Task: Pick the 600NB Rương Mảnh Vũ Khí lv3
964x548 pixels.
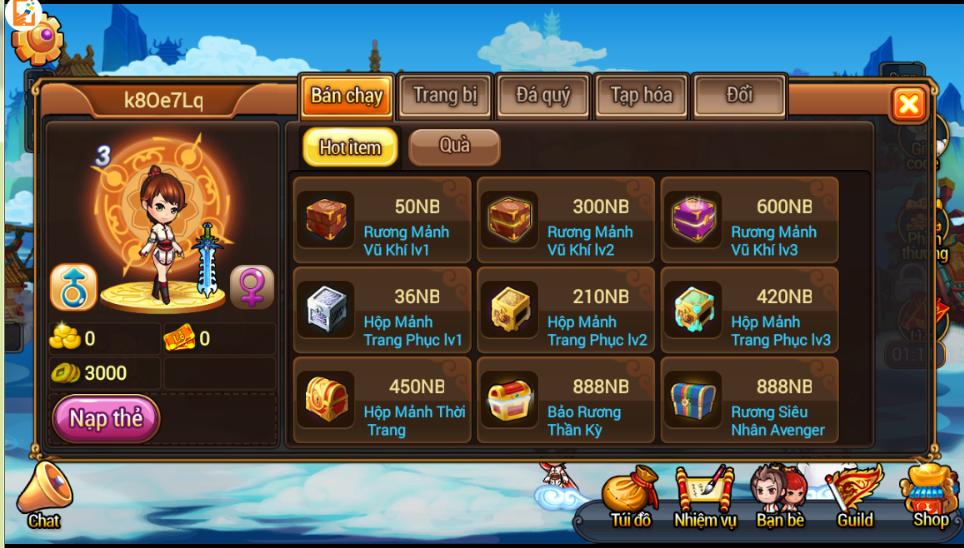Action: coord(750,221)
